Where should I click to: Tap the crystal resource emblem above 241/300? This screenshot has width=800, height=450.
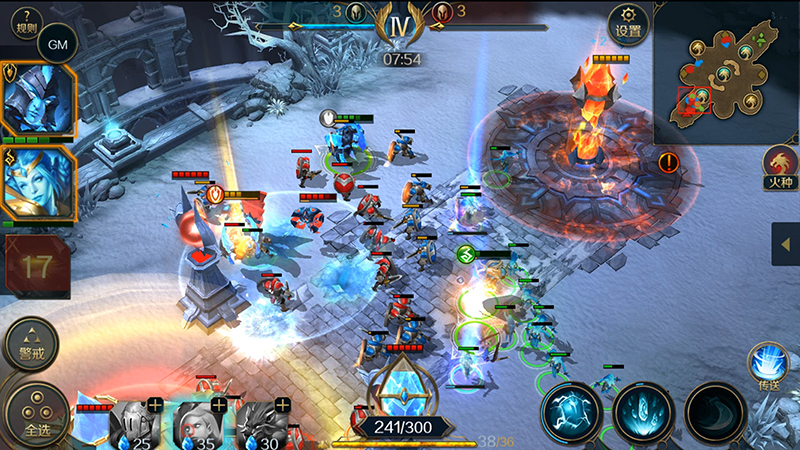(402, 385)
